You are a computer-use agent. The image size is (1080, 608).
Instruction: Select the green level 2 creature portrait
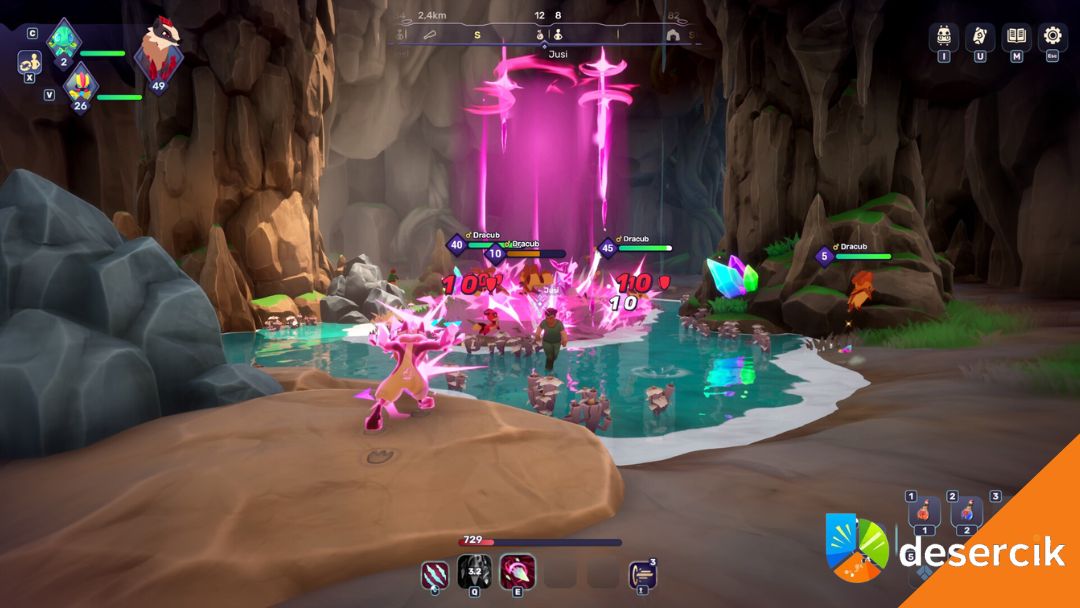point(64,42)
